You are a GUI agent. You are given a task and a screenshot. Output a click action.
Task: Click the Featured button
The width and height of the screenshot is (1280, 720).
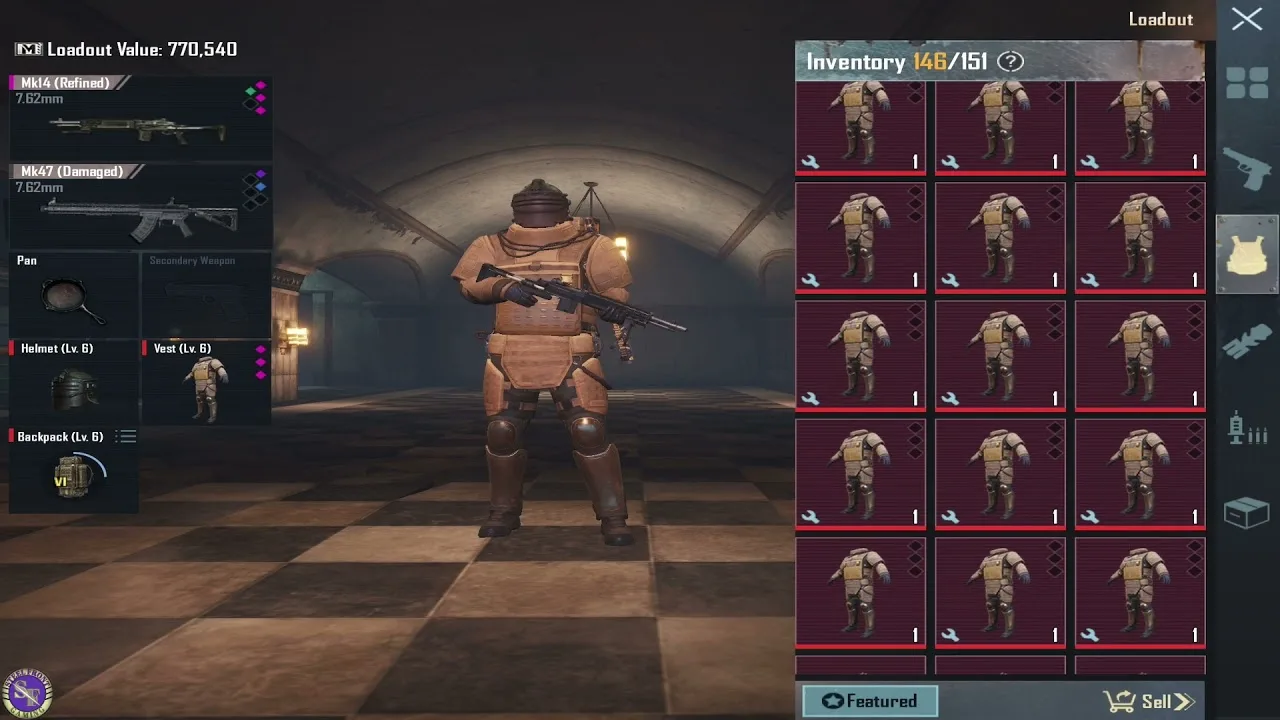869,701
